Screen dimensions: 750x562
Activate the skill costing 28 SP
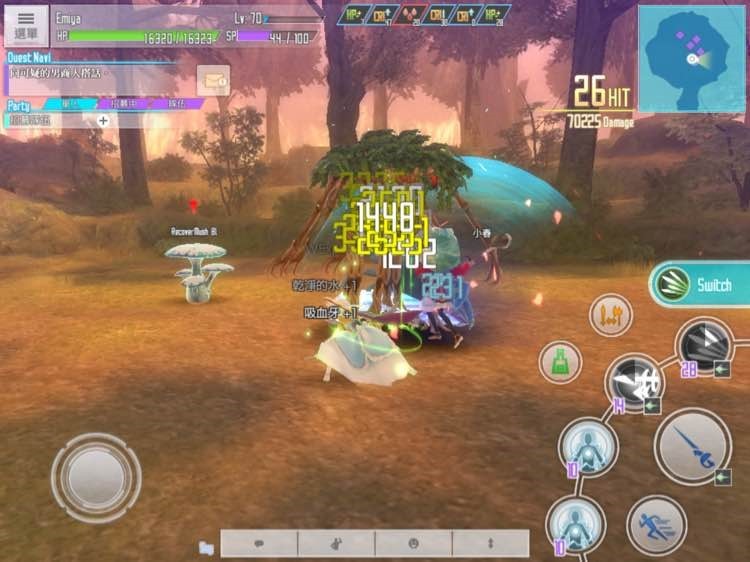[x=706, y=347]
